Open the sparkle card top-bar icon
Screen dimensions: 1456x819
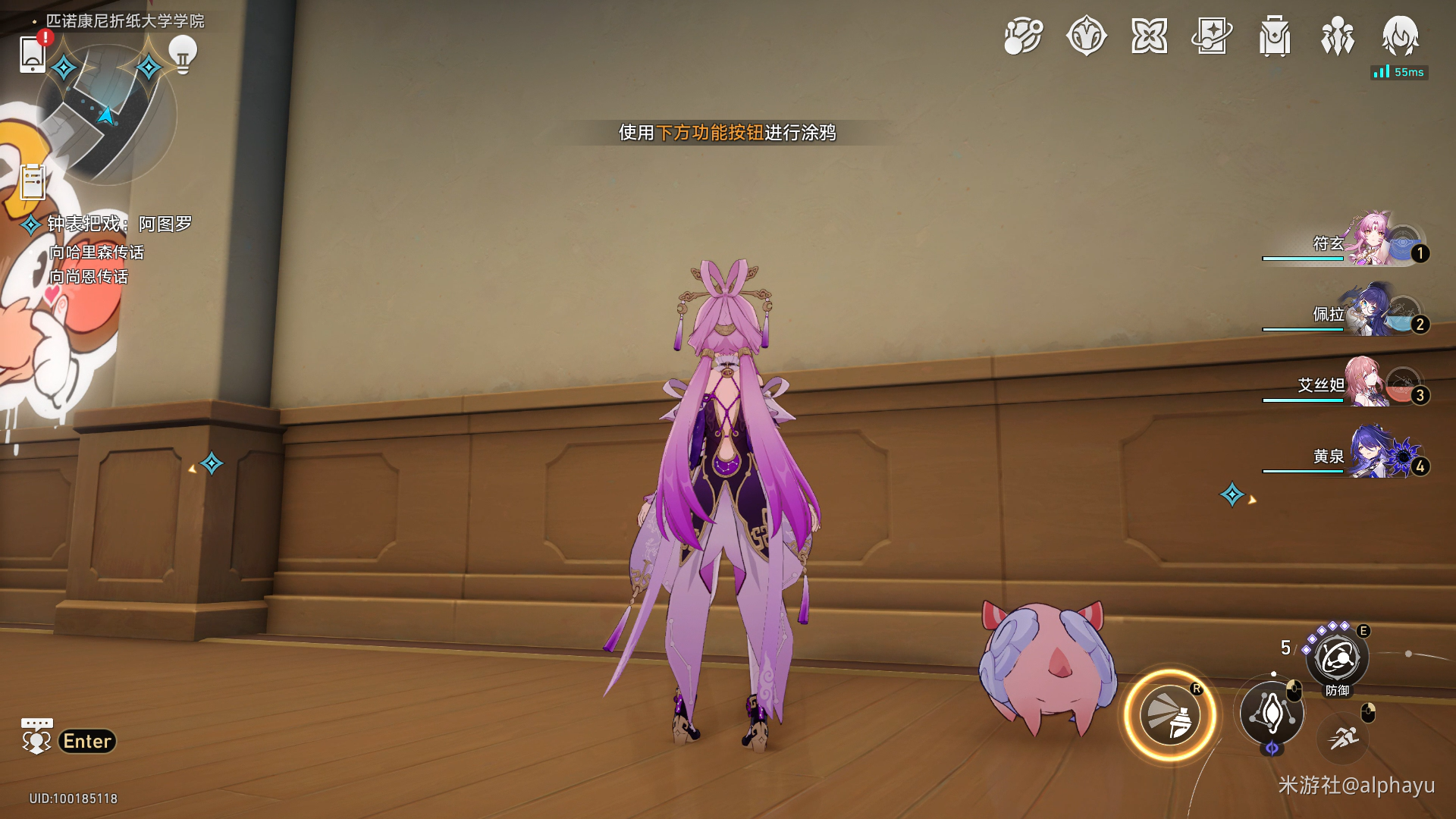(1212, 36)
